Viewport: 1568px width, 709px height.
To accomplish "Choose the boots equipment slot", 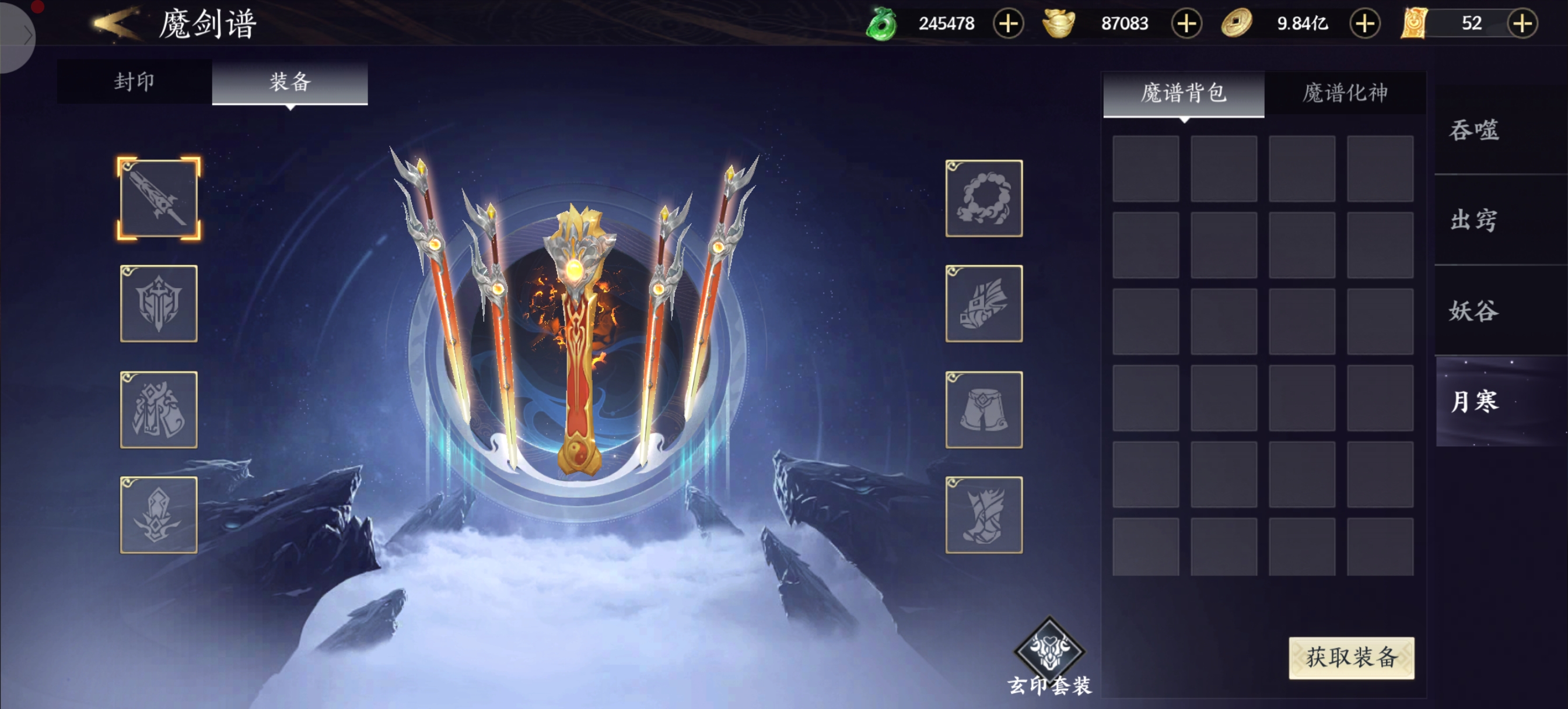I will [984, 515].
